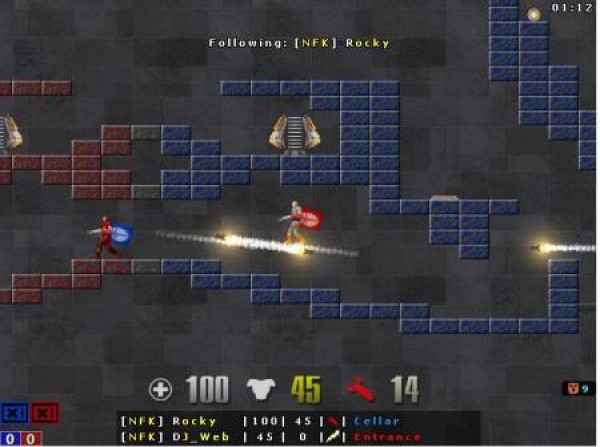Click the Following [NFK] Rocky label

299,43
